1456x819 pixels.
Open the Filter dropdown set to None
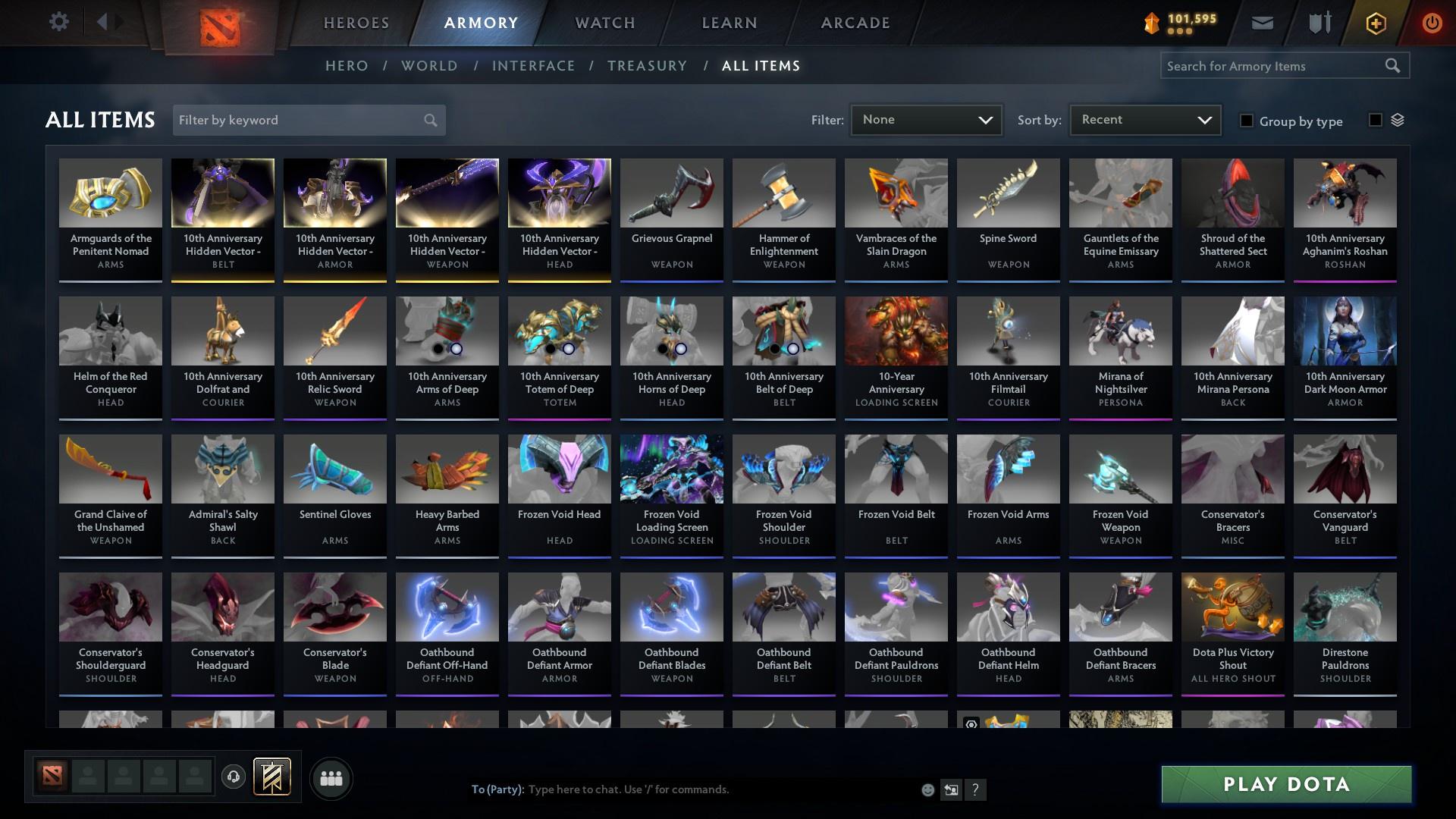[x=925, y=119]
